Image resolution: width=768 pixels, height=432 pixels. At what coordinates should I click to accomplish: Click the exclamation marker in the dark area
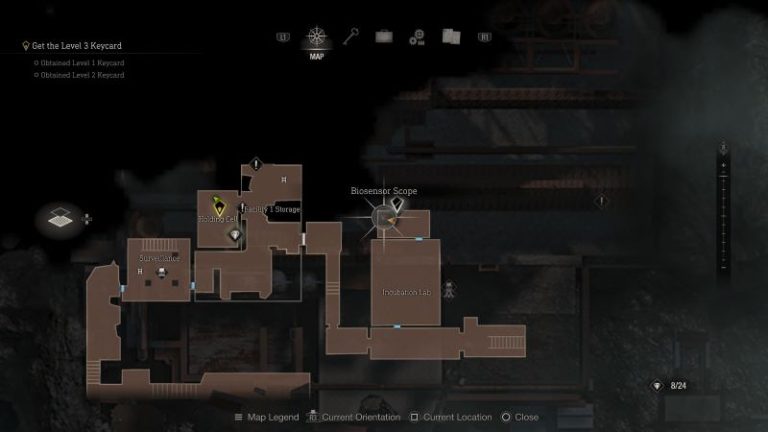pyautogui.click(x=601, y=201)
